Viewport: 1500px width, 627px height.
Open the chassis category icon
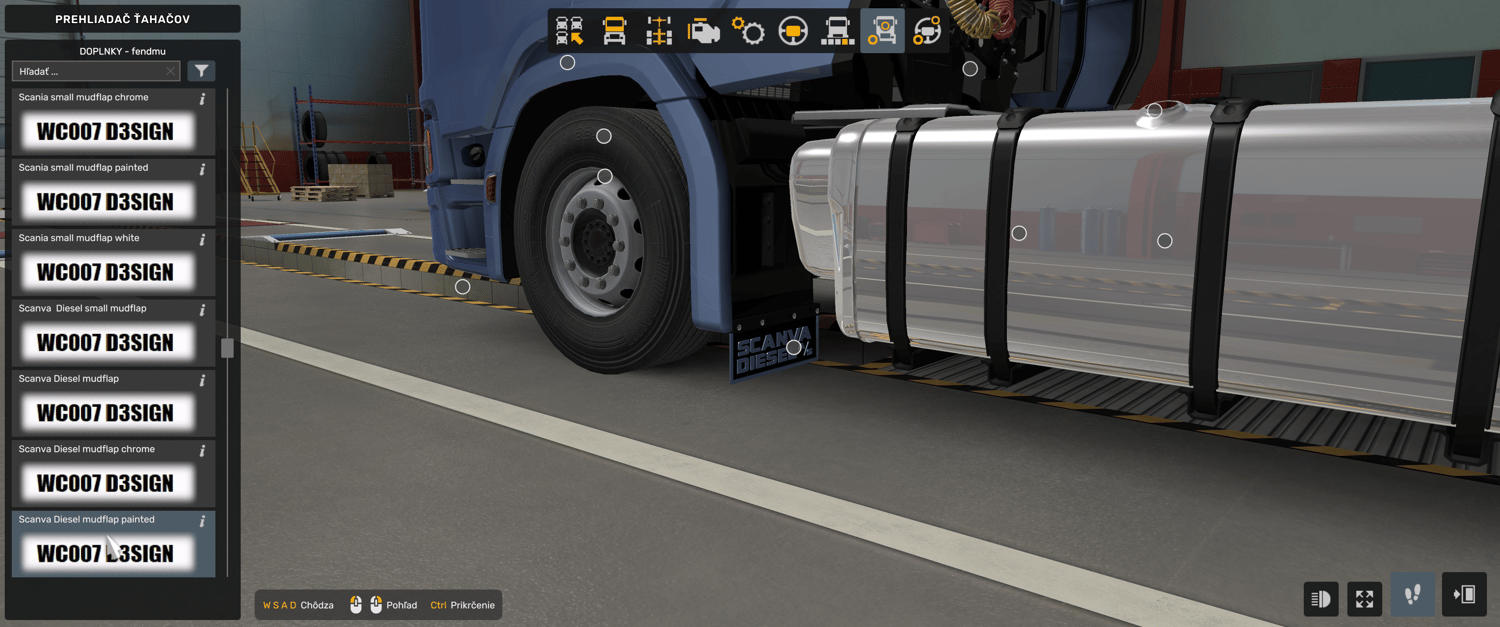click(659, 31)
